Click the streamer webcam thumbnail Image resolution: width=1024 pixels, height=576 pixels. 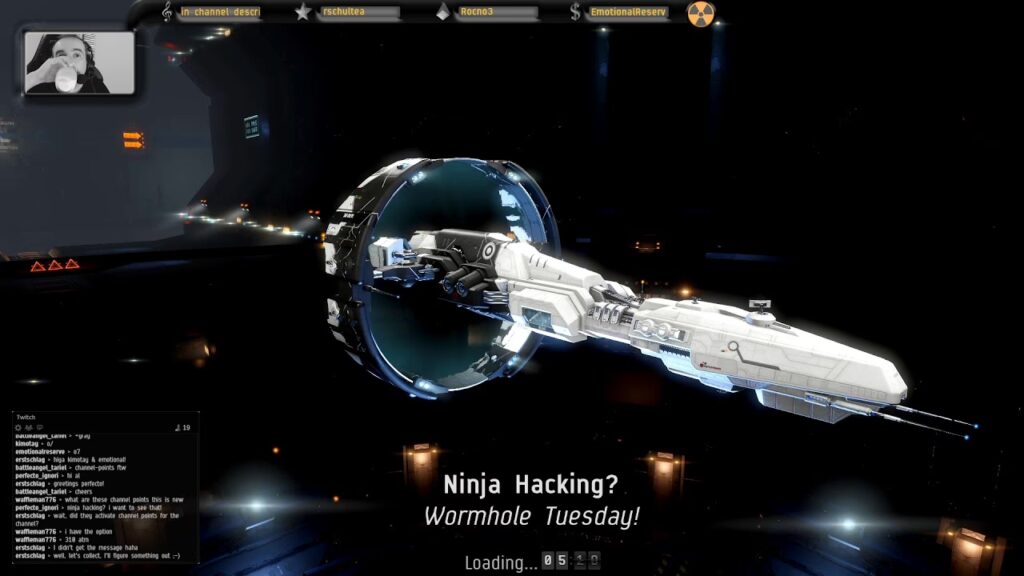click(x=79, y=63)
